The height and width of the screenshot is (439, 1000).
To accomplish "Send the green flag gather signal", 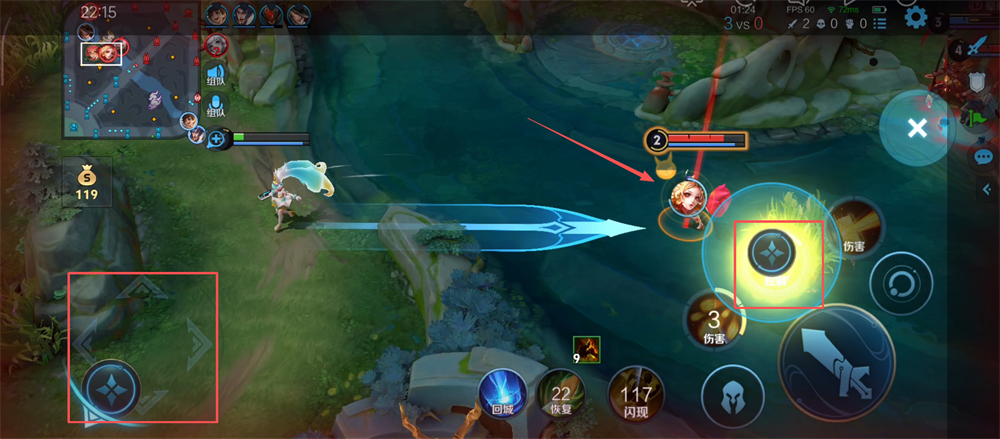I will (x=979, y=119).
